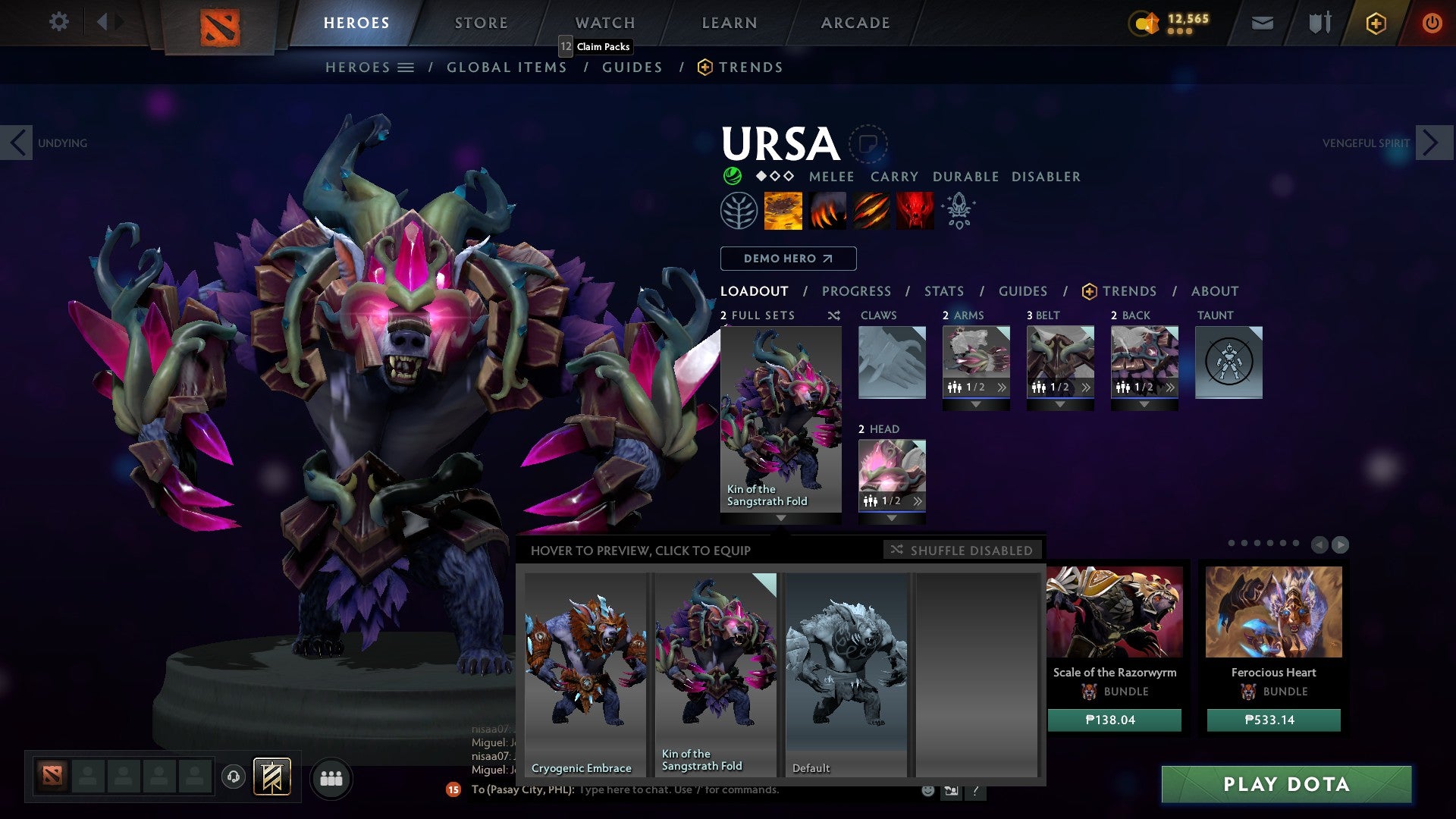Click the voice chat headset icon
This screenshot has width=1456, height=819.
point(231,778)
